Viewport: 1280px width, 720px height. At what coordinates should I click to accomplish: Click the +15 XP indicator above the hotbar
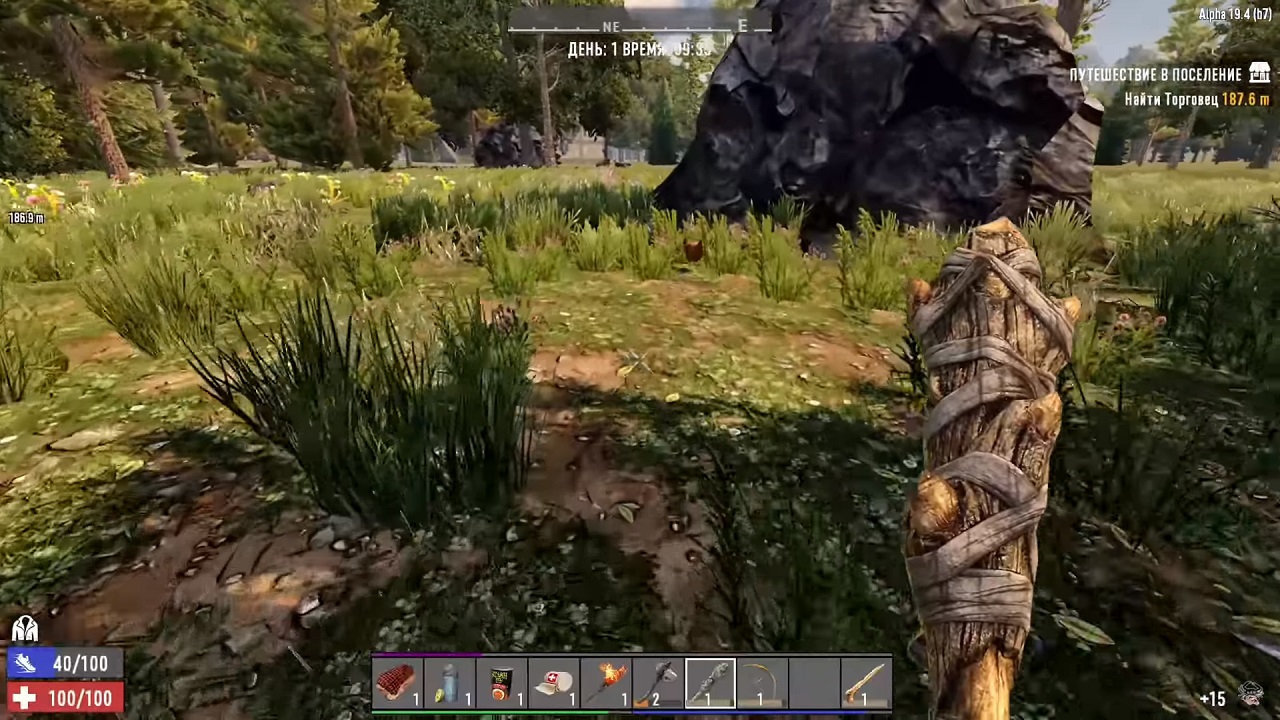pyautogui.click(x=1213, y=699)
